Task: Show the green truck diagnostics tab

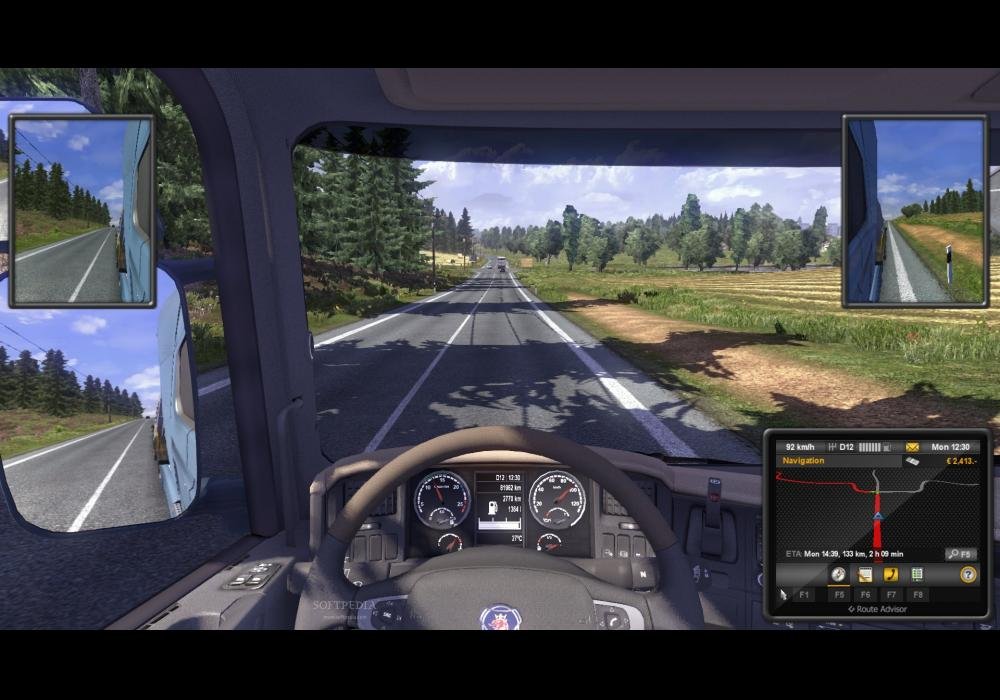Action: [916, 574]
